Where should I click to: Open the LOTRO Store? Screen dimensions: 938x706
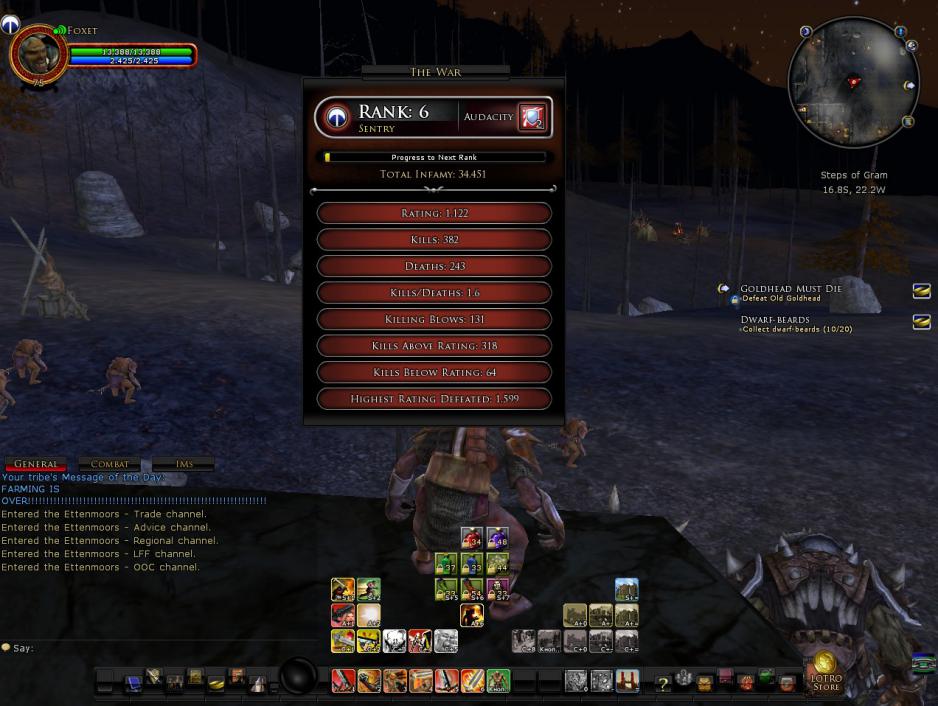tap(825, 672)
